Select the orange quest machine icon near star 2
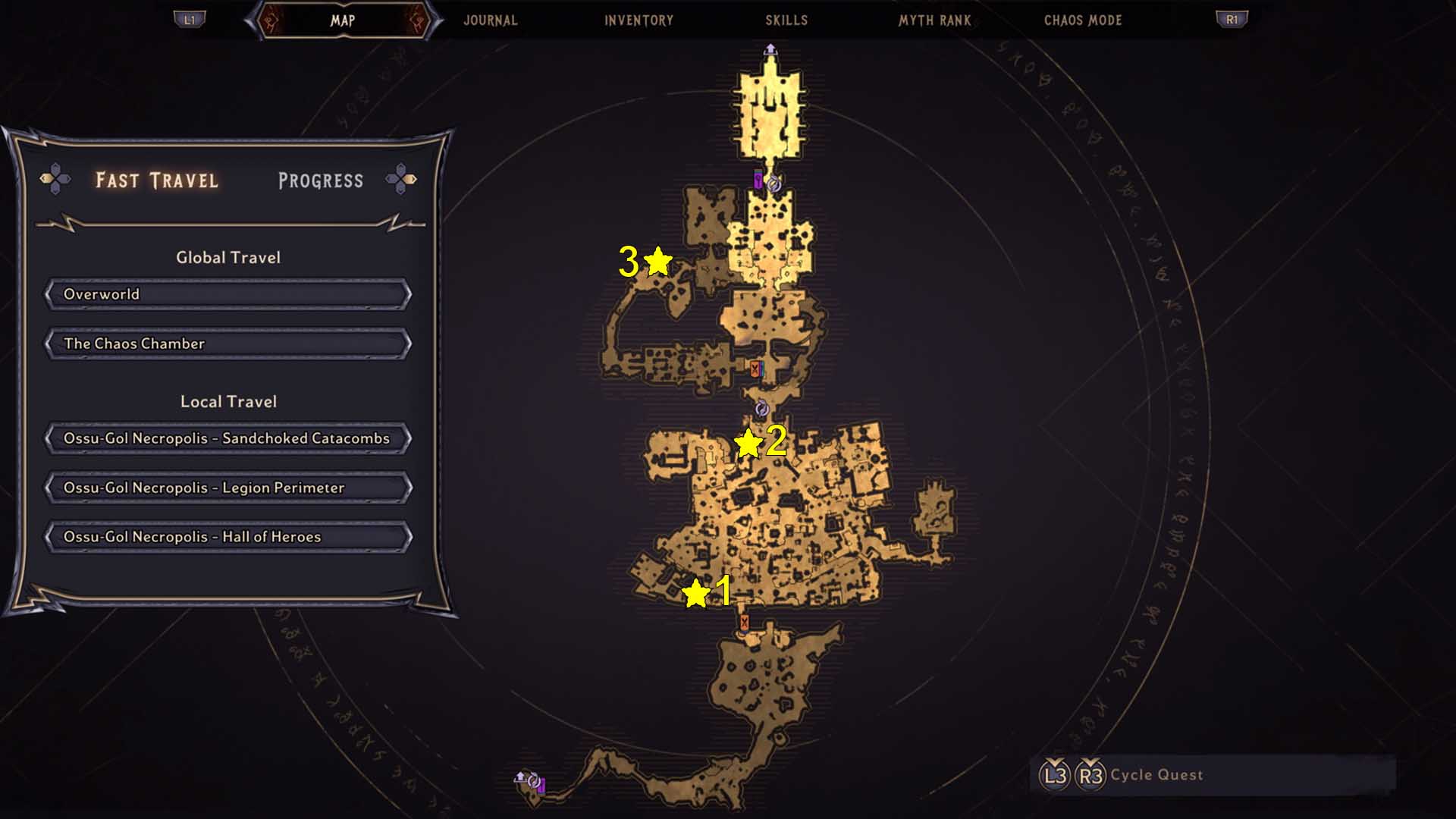Screen dimensions: 1456x819 pyautogui.click(x=755, y=369)
